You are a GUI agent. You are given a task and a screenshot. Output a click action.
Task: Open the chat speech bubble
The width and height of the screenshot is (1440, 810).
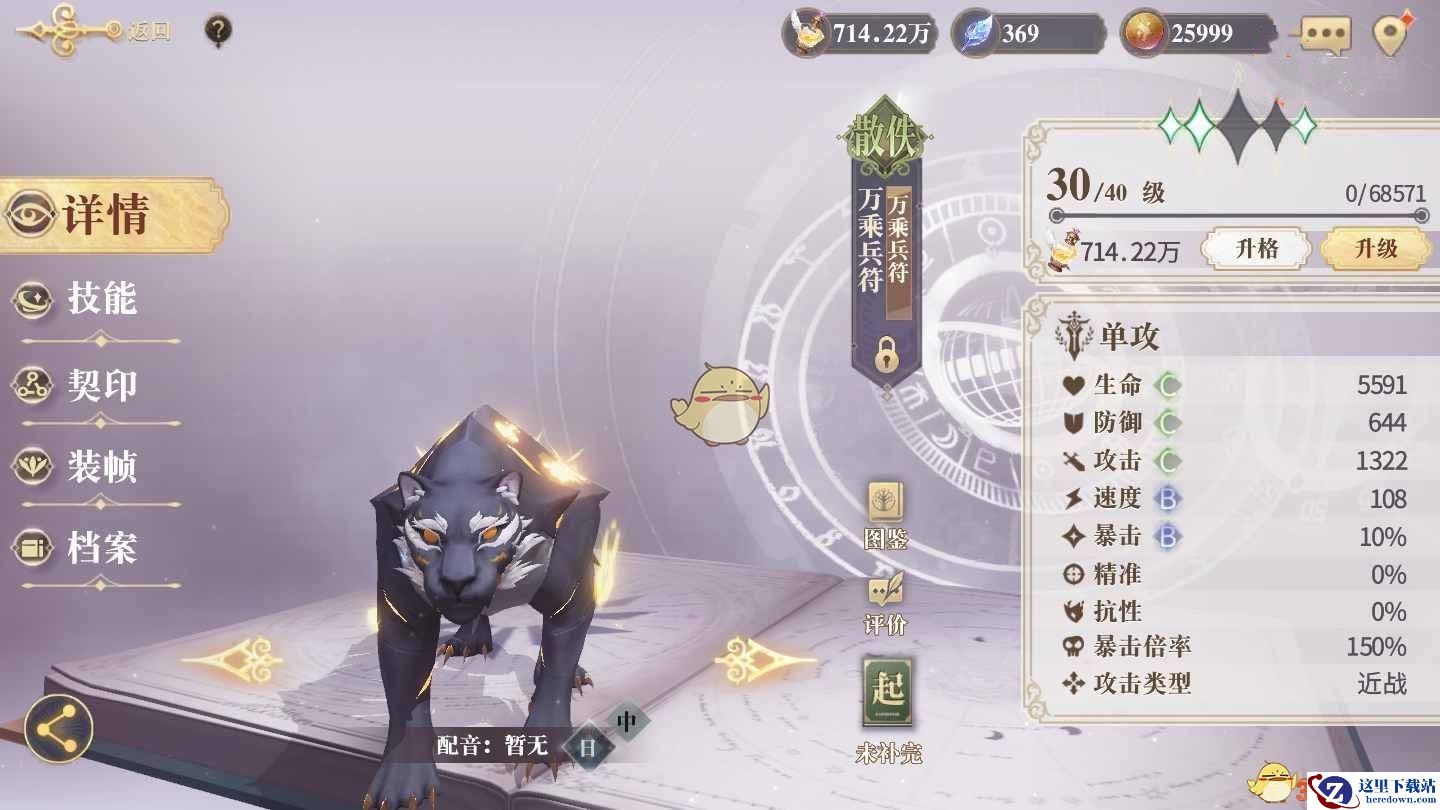pyautogui.click(x=1326, y=35)
